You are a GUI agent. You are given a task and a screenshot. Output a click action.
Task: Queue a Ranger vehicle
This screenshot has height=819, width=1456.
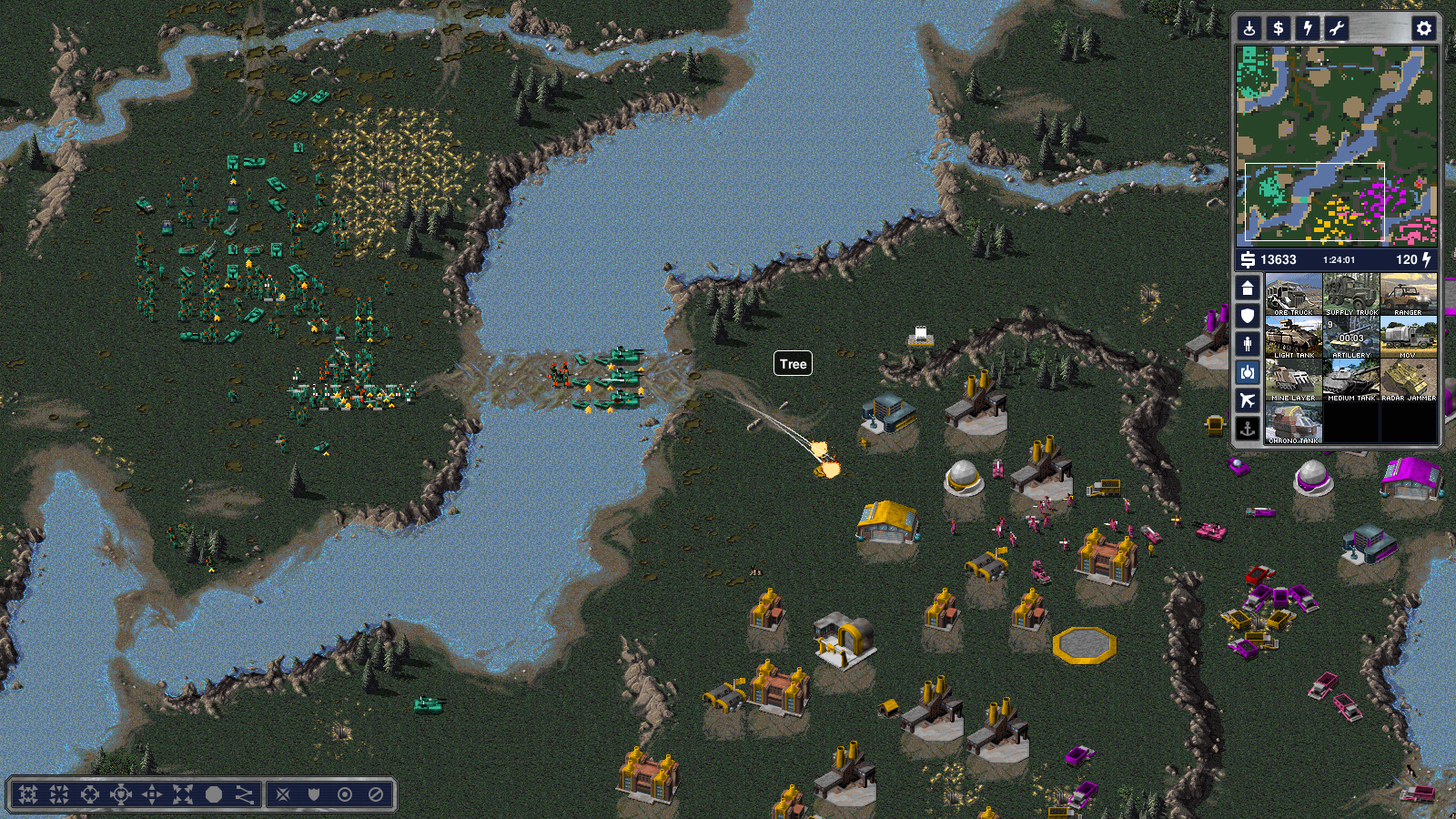click(1409, 294)
